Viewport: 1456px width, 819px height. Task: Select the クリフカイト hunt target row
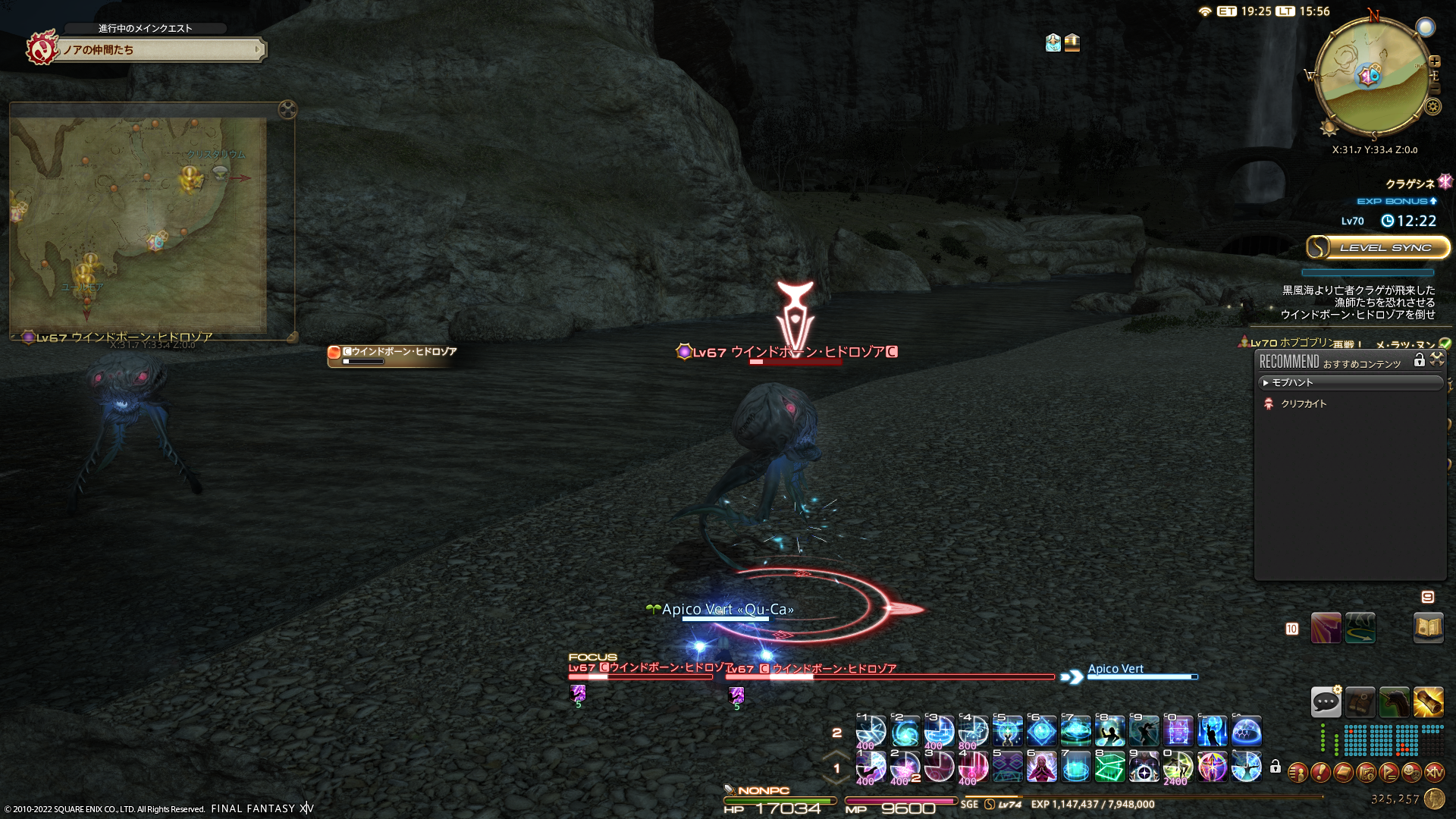[1304, 404]
